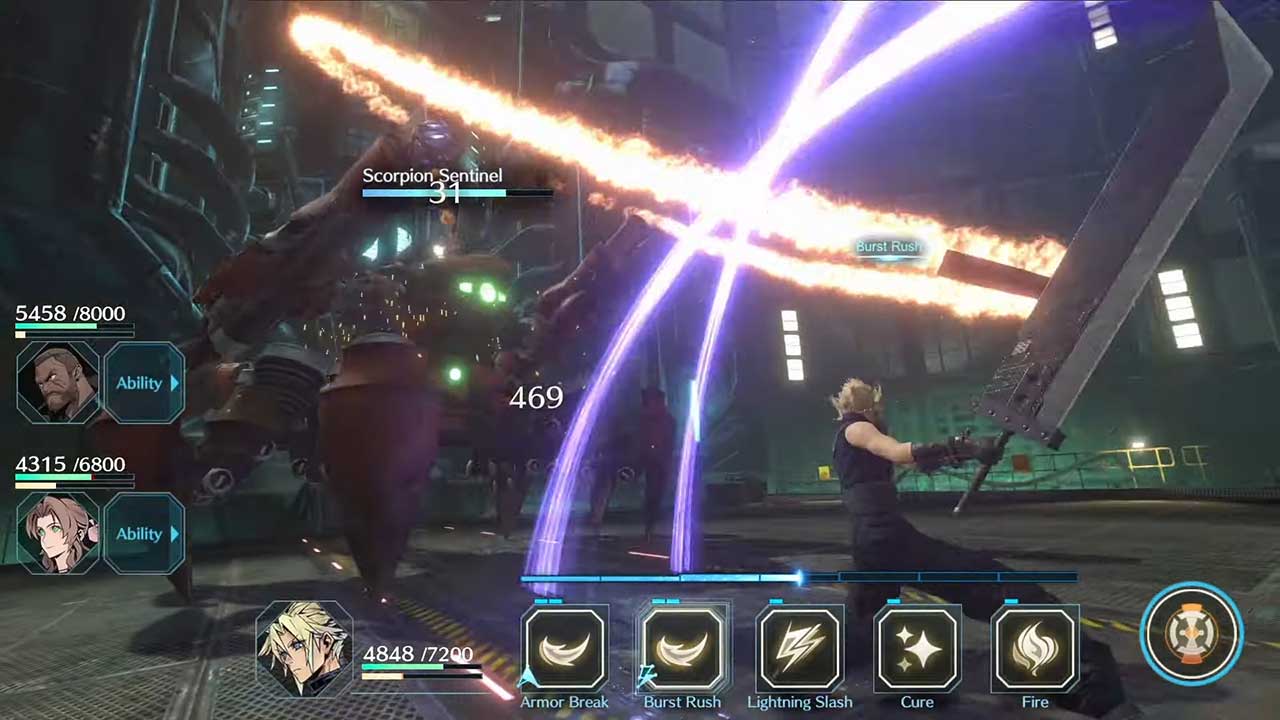The height and width of the screenshot is (720, 1280).
Task: Select Aerith's character portrait
Action: point(57,534)
